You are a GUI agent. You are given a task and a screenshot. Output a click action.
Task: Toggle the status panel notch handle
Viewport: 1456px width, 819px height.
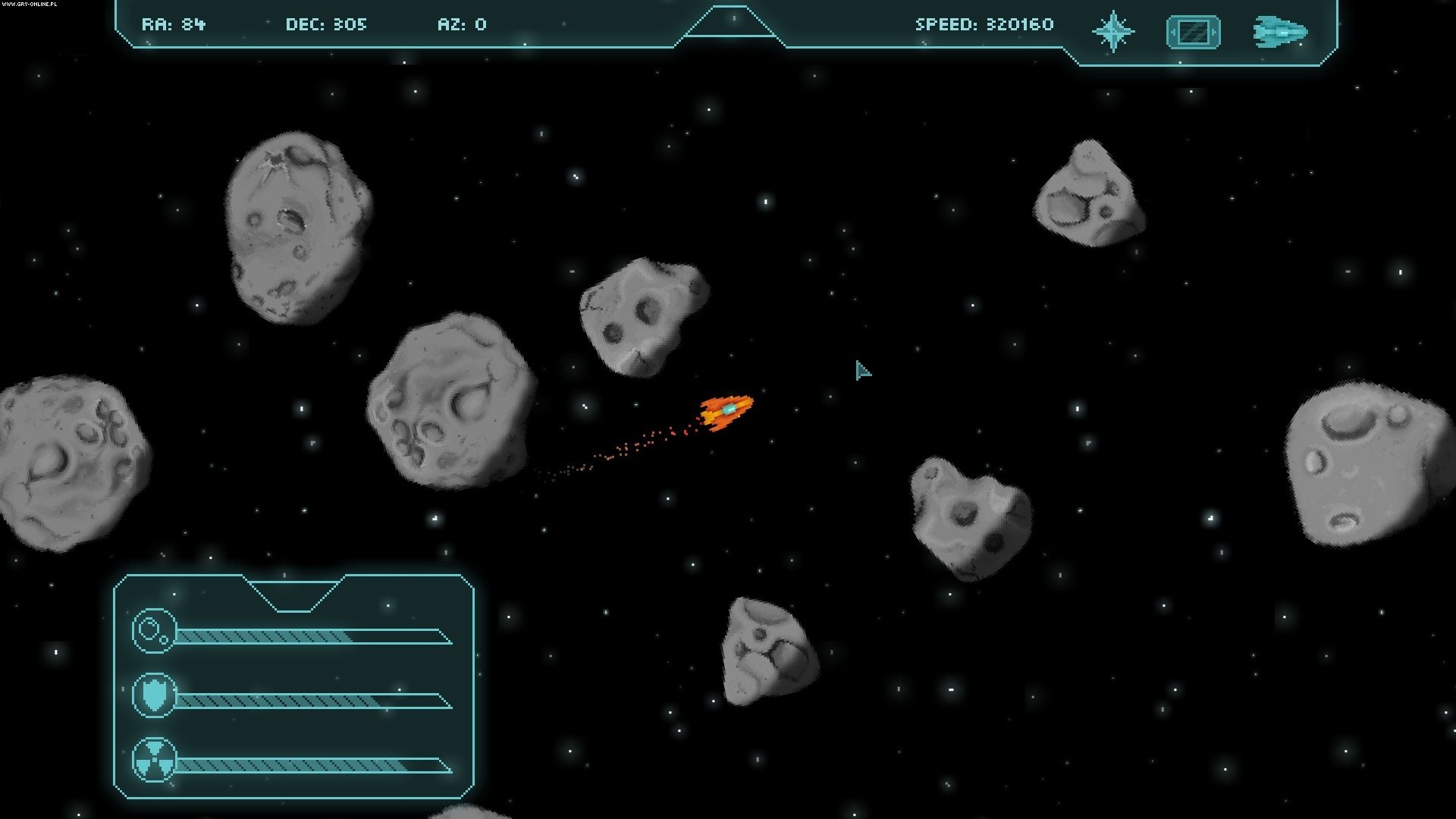[294, 592]
